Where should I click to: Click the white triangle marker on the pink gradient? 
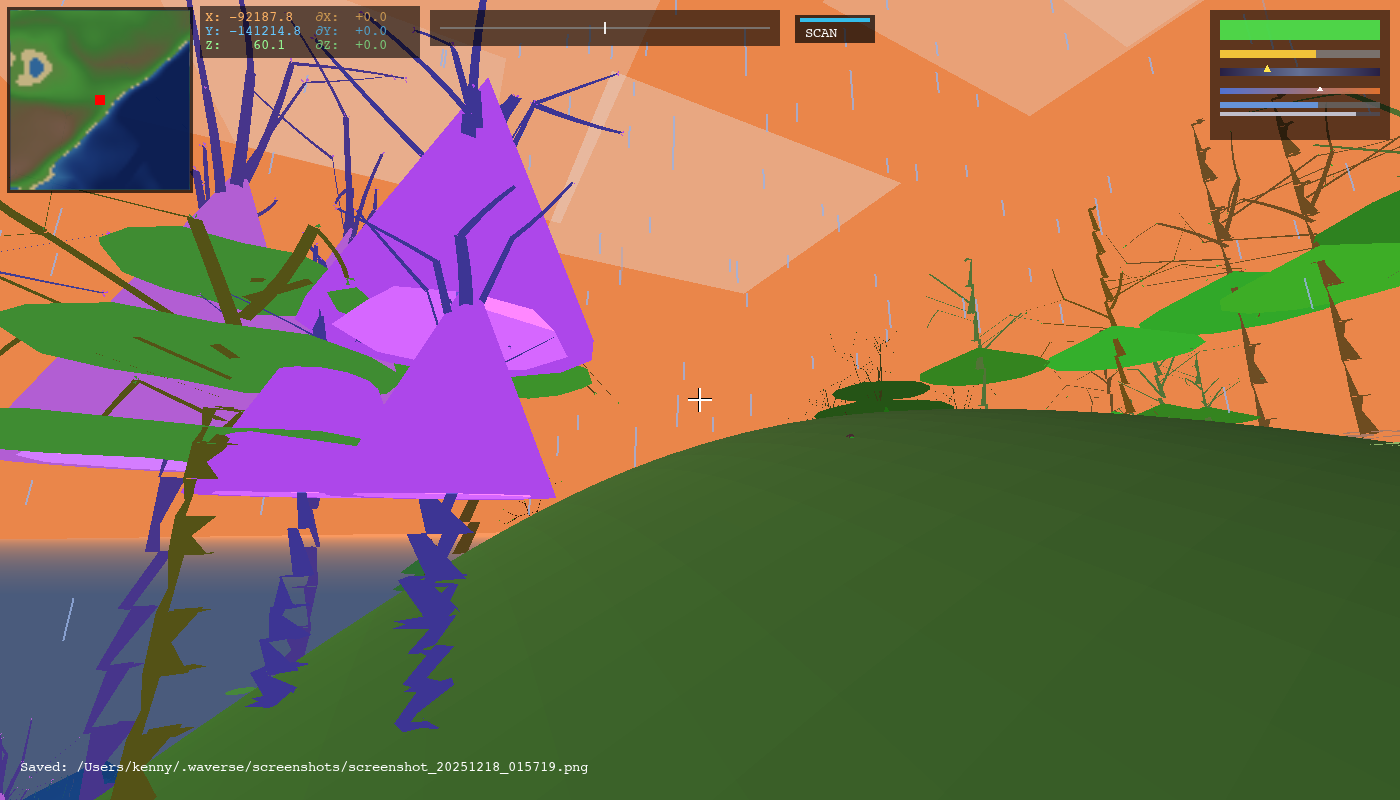[1319, 87]
